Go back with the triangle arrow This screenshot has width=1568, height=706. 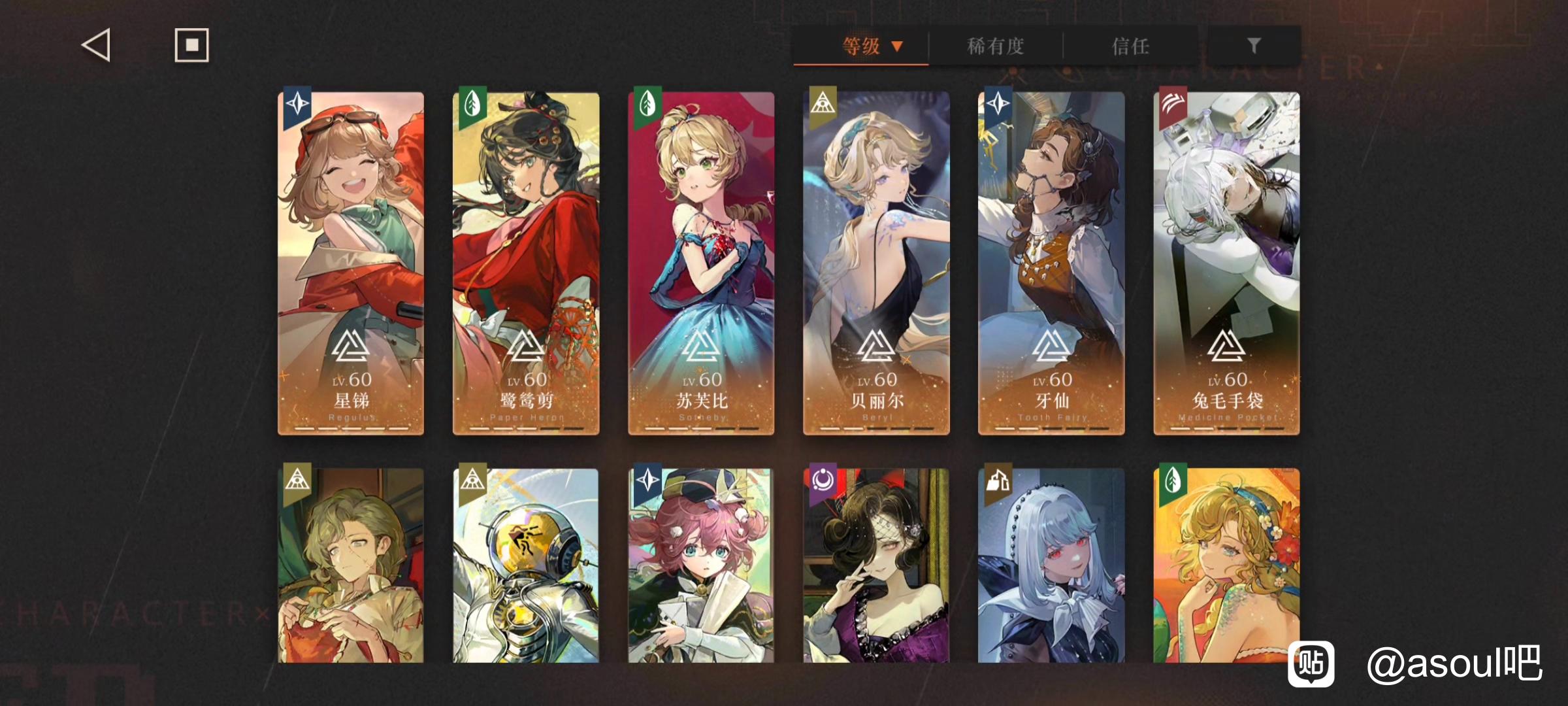coord(96,46)
